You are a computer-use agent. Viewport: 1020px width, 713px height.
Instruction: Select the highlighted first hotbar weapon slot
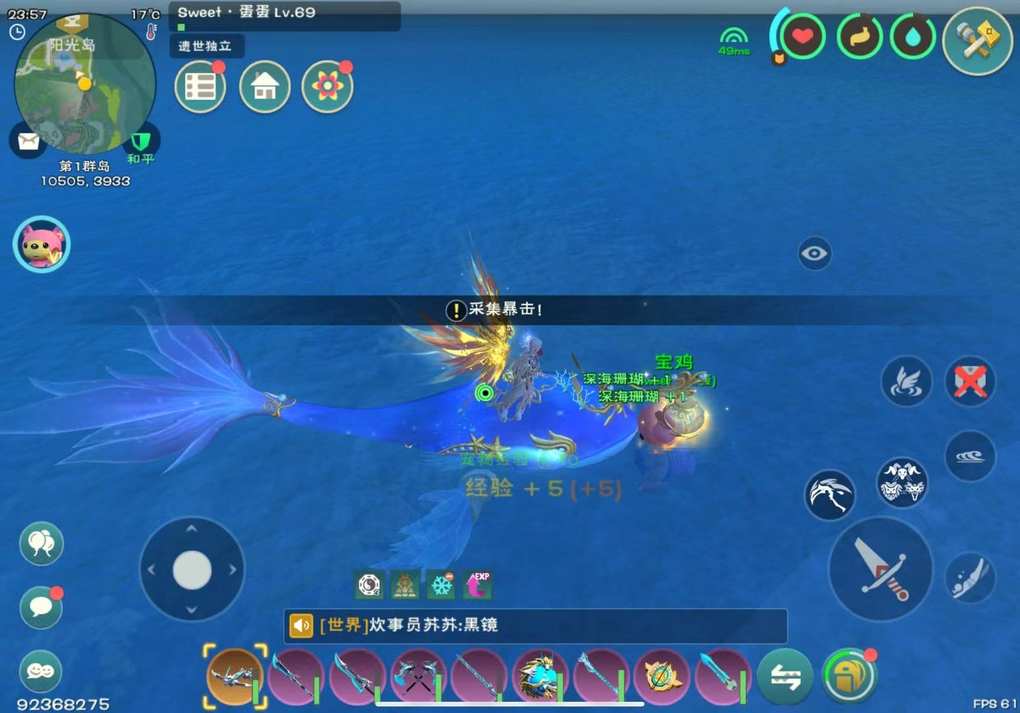(236, 675)
